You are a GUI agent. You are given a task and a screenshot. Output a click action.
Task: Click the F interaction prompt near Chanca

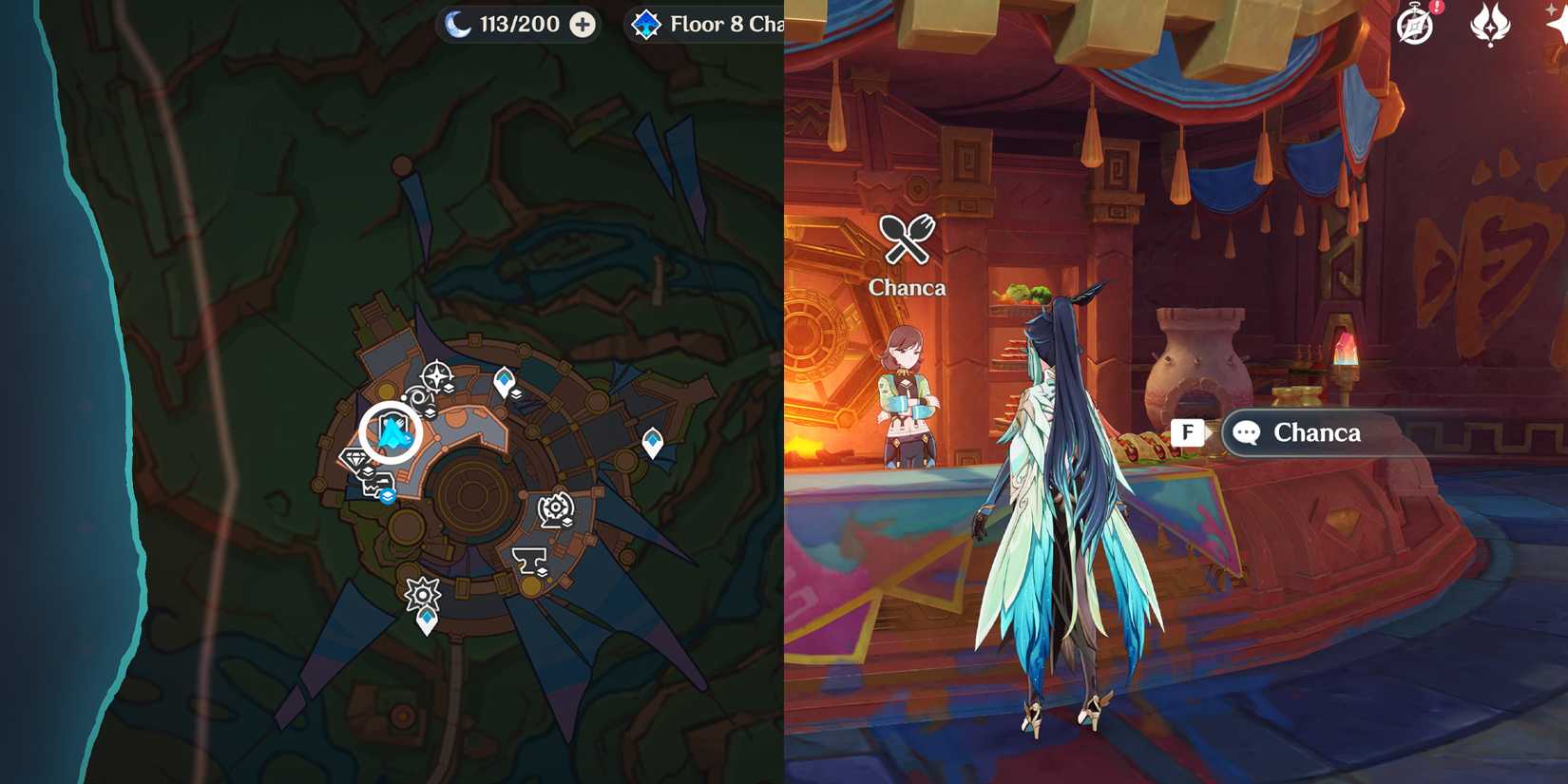[1187, 432]
